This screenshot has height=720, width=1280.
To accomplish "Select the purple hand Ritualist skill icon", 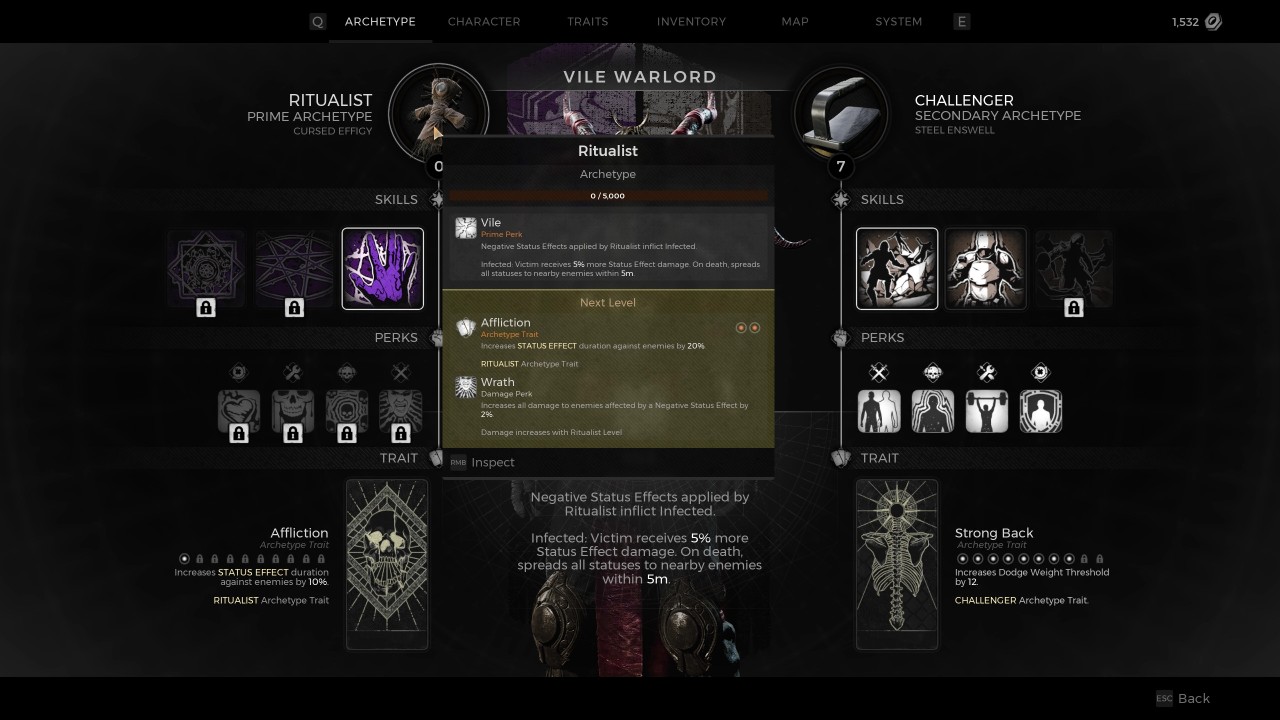I will point(383,268).
